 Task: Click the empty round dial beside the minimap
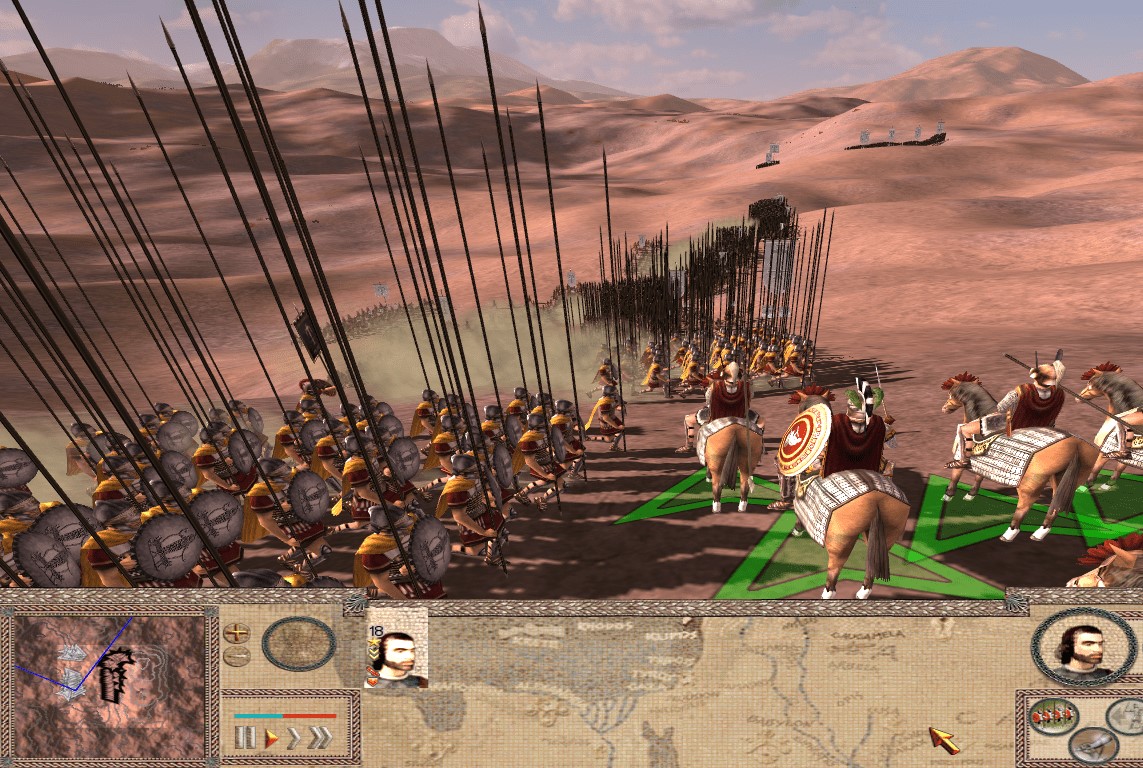(299, 644)
